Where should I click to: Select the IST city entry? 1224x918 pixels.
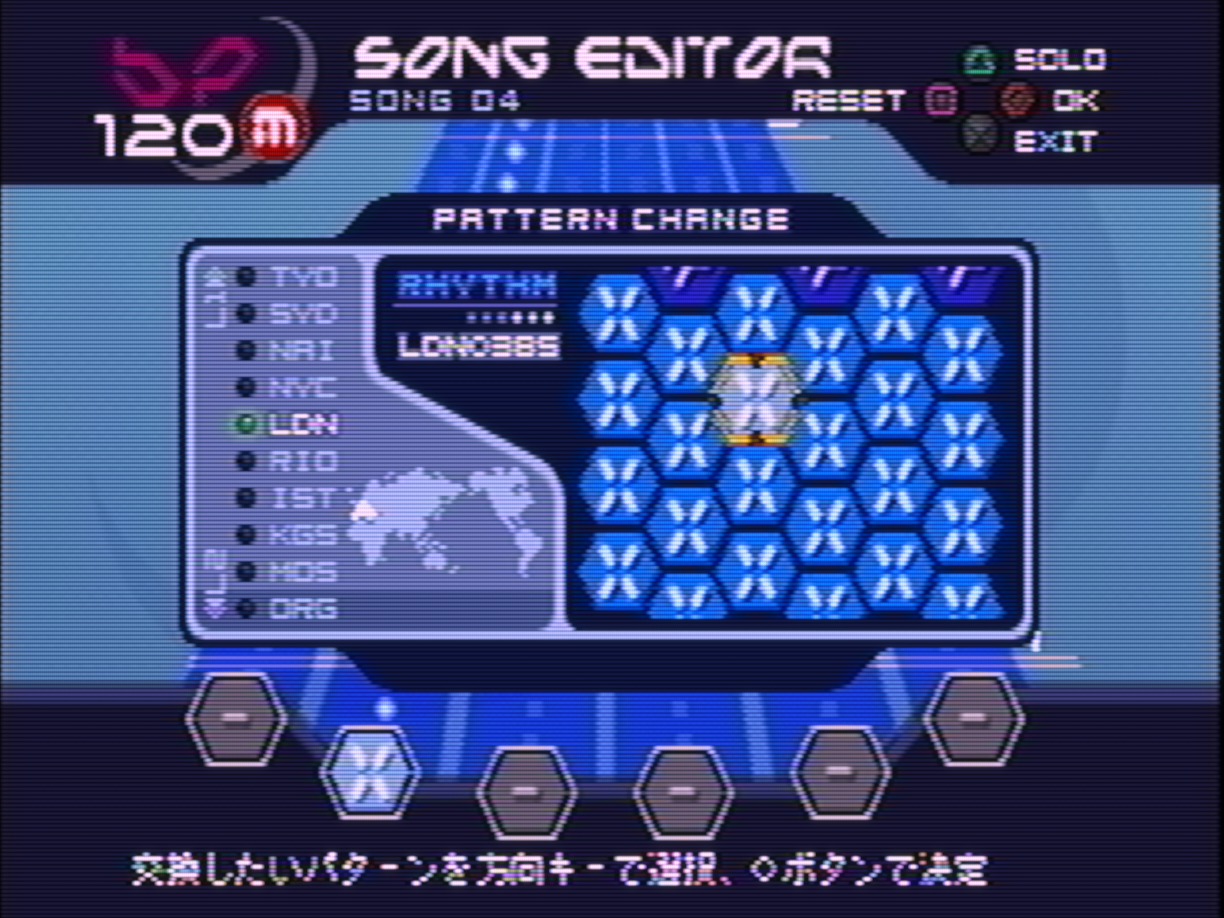point(302,498)
